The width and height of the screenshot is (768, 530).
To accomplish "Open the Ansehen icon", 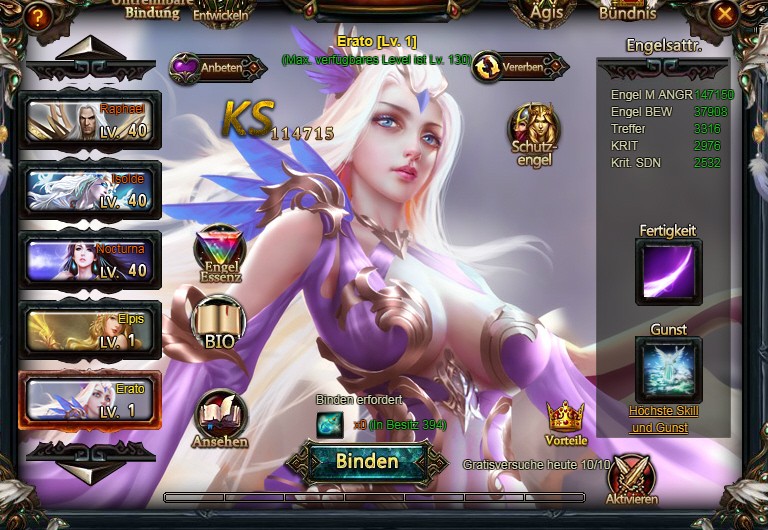I will [221, 416].
